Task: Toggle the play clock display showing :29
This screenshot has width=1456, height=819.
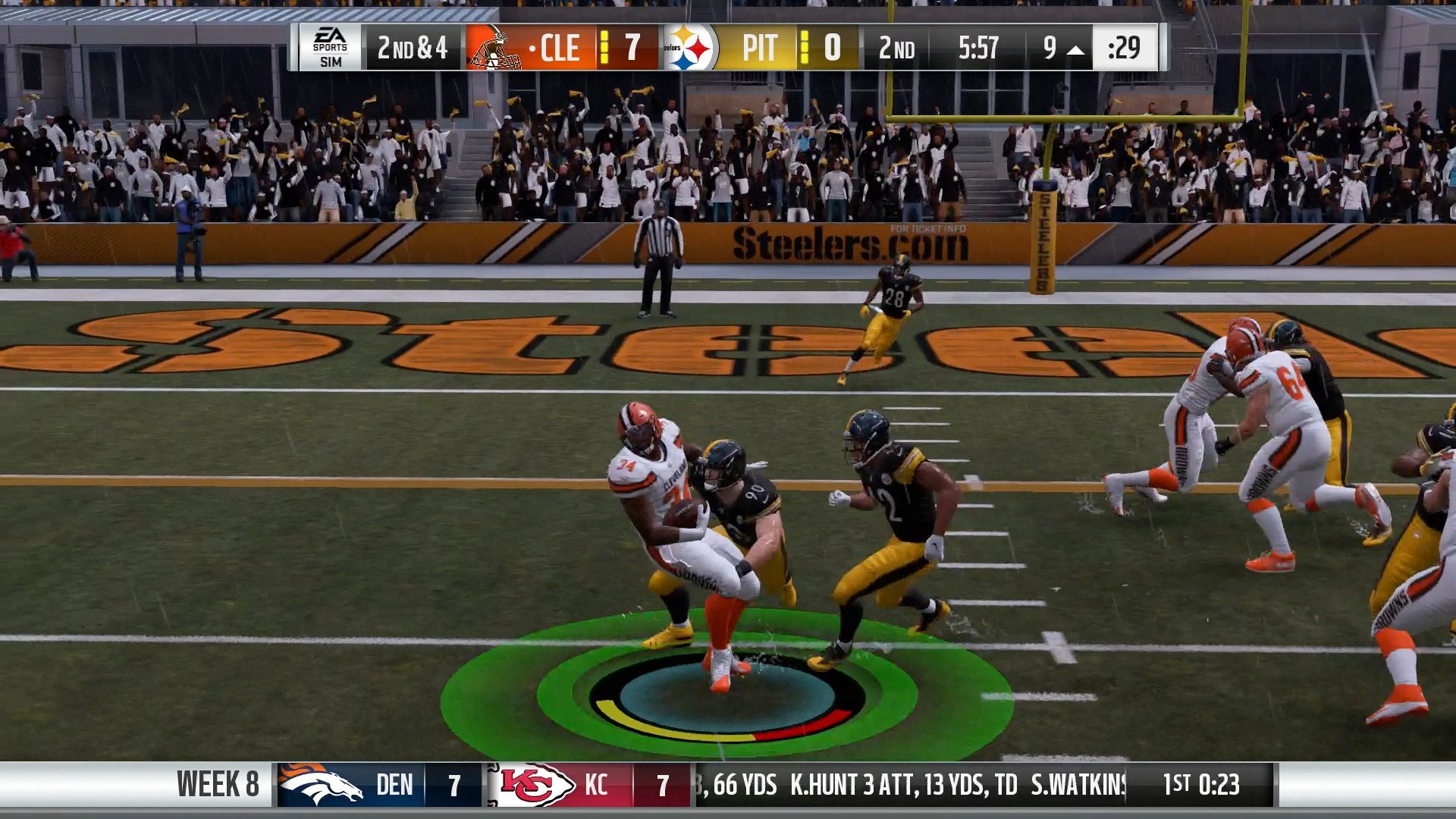Action: pyautogui.click(x=1125, y=47)
